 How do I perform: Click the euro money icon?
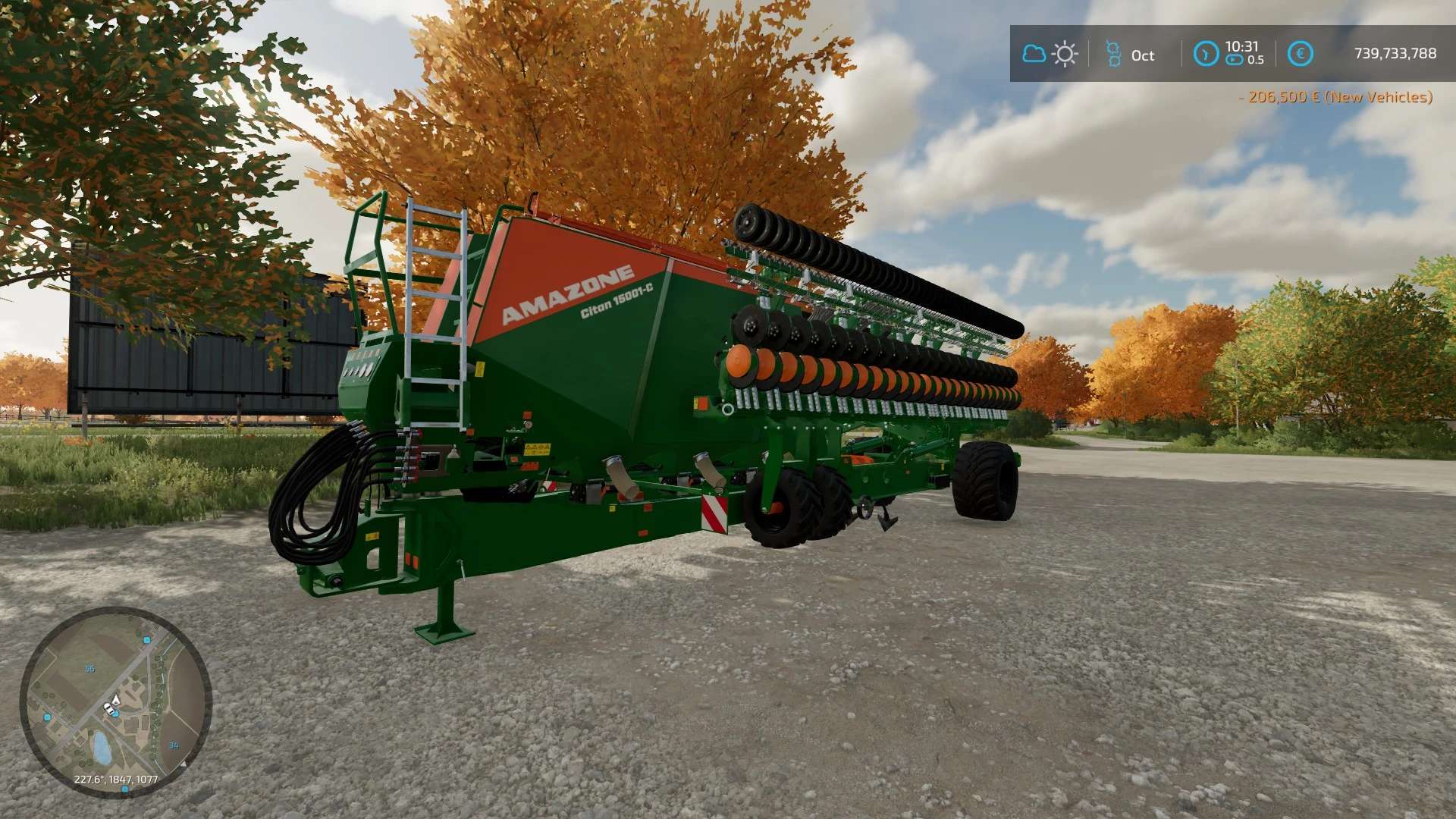coord(1300,54)
